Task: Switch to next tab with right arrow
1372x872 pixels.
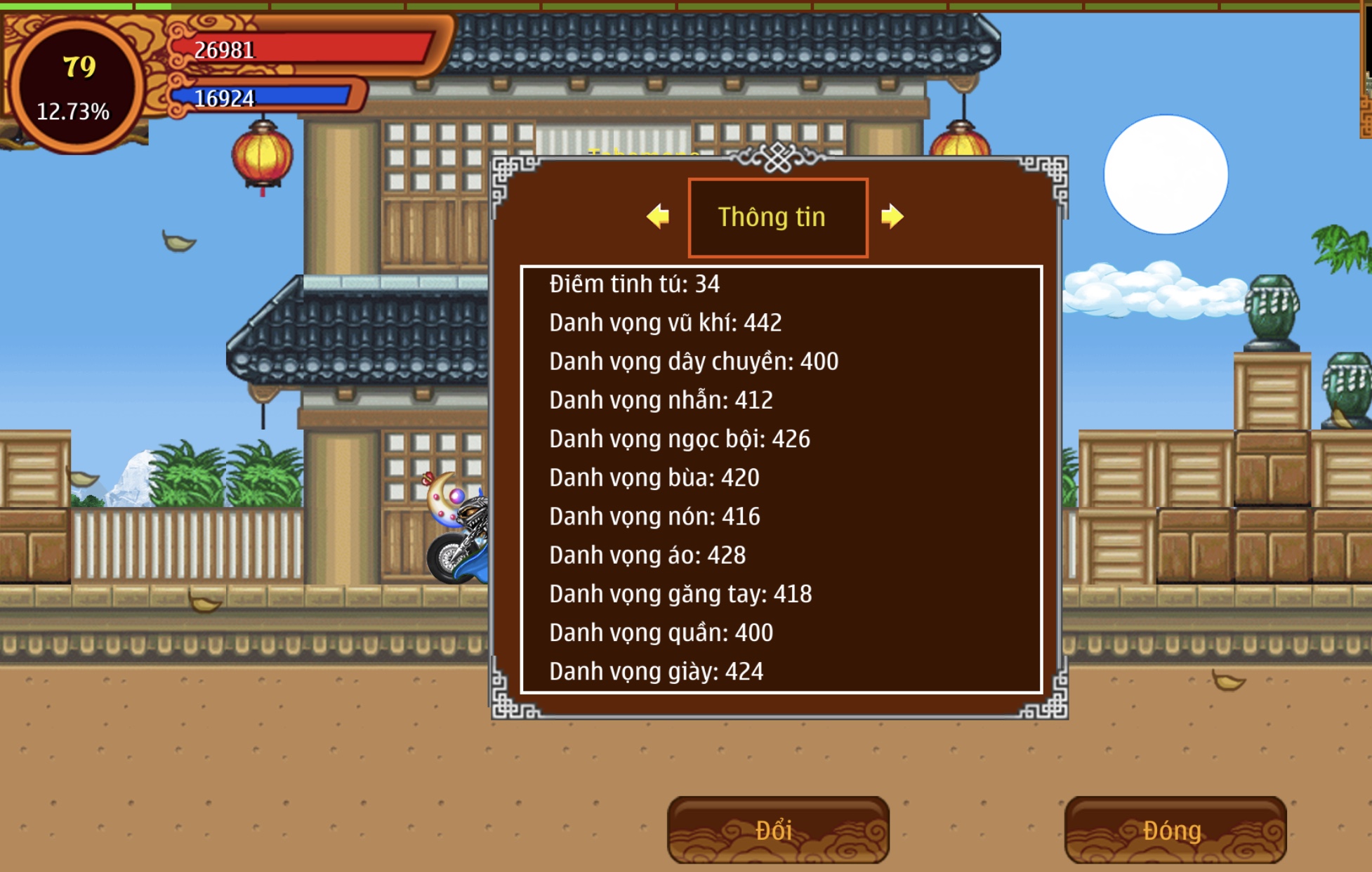Action: coord(892,216)
